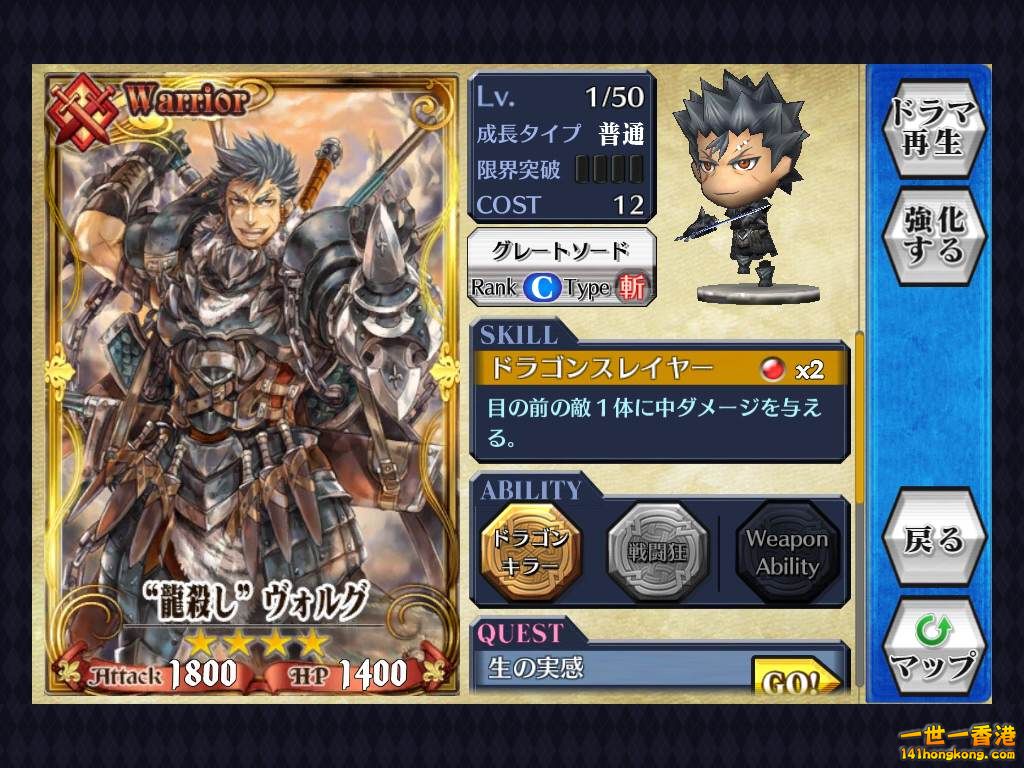1024x768 pixels.
Task: Click the detail panel scrollbar
Action: 859,418
